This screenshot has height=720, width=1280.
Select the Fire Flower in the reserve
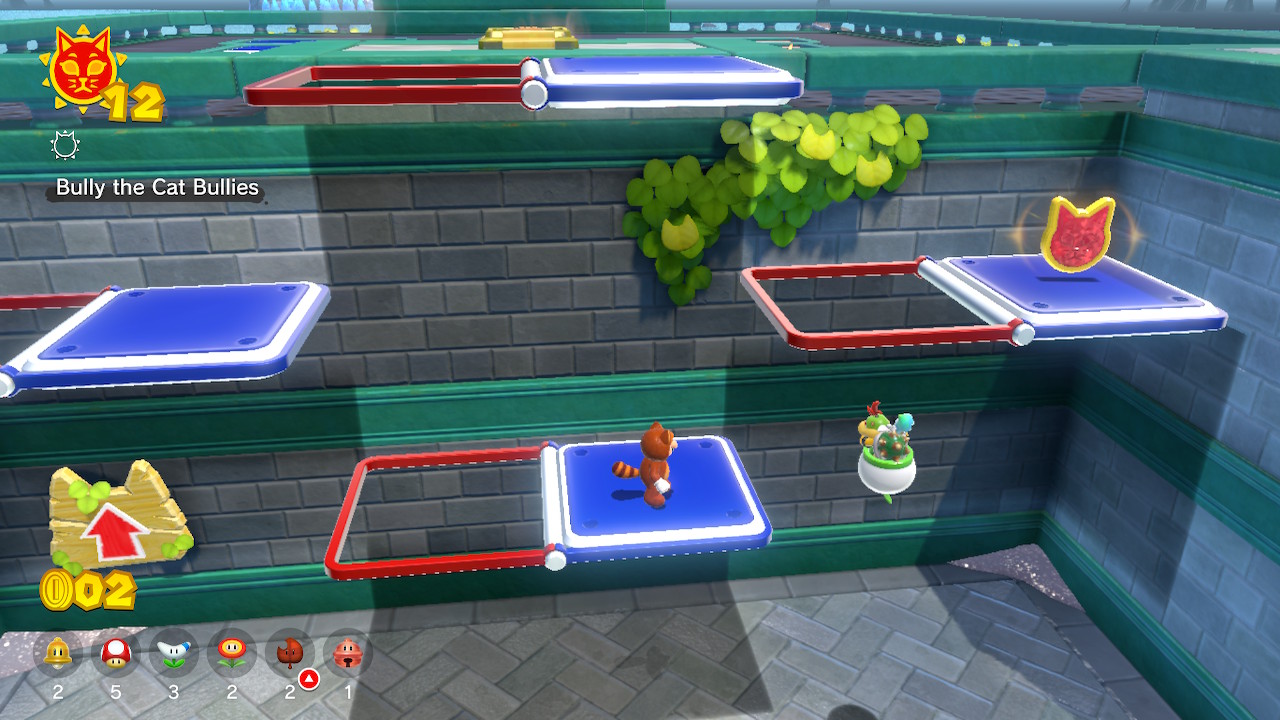[232, 655]
